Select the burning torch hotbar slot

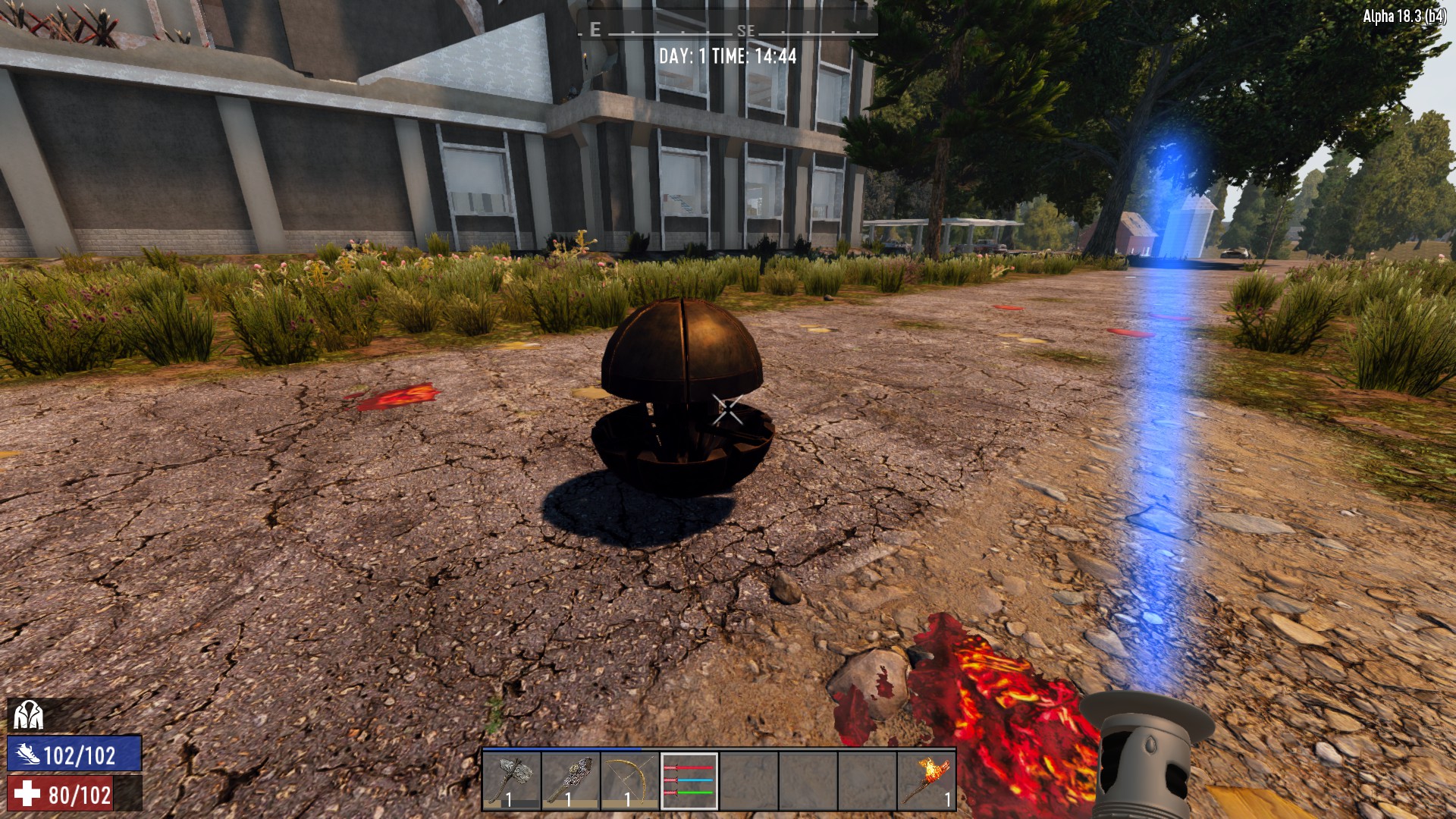click(926, 780)
